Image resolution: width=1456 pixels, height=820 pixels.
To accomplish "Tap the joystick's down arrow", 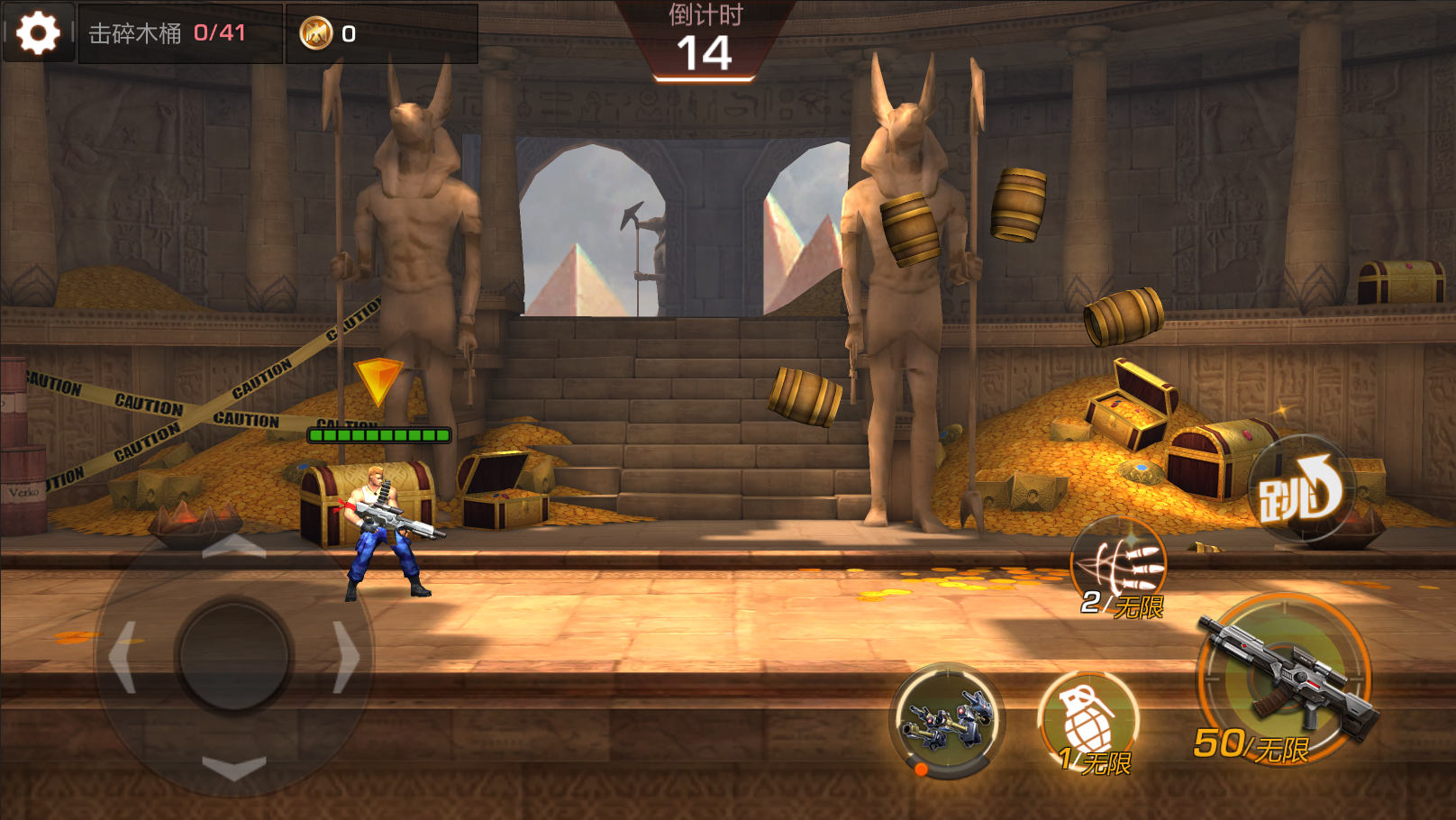I will point(234,768).
